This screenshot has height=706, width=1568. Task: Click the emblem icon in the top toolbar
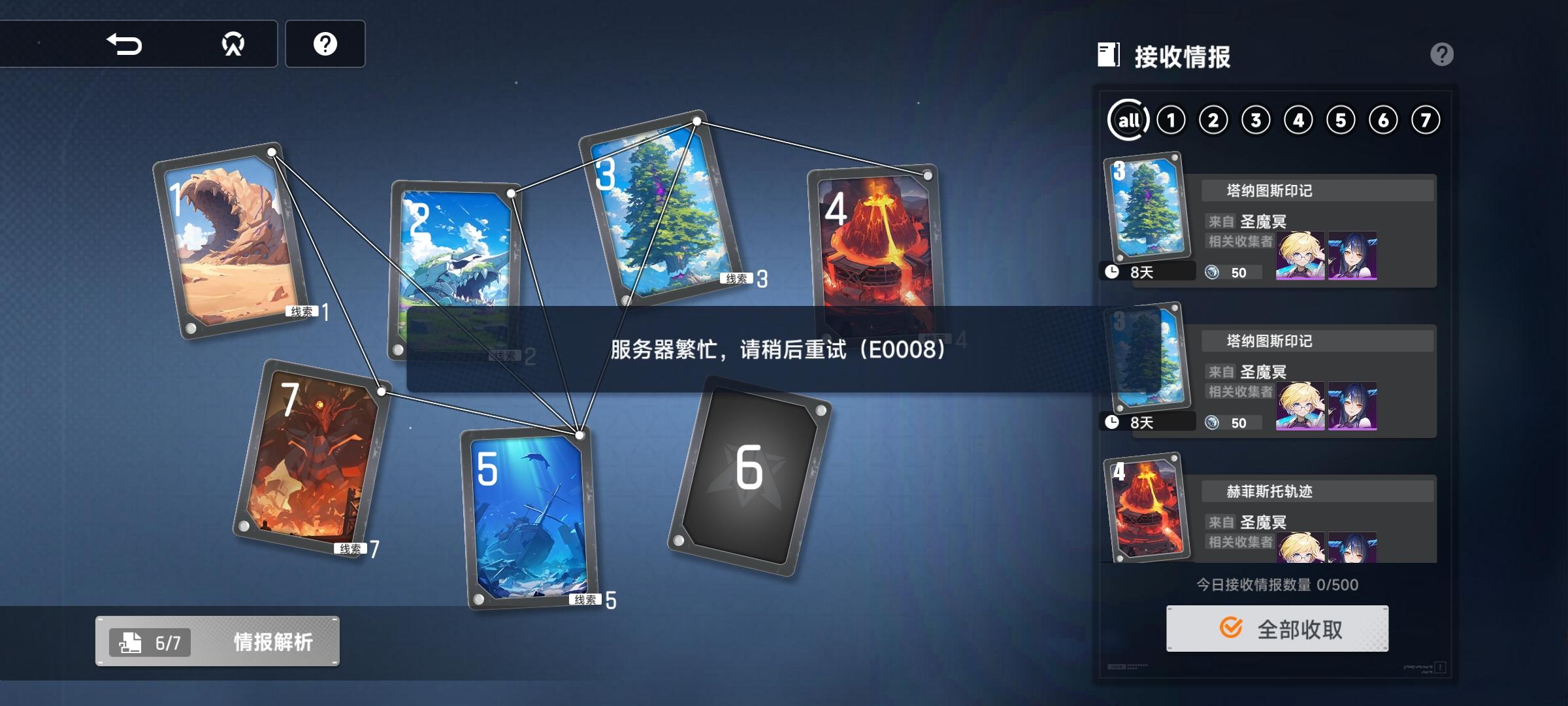coord(233,44)
